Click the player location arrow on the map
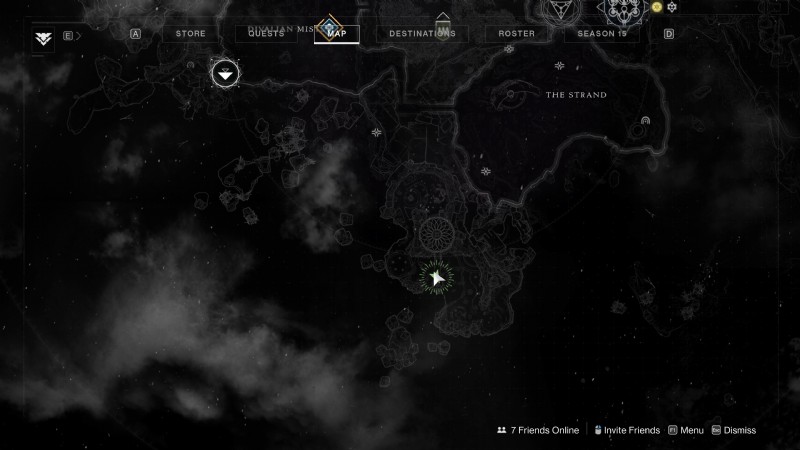The image size is (800, 450). 436,278
